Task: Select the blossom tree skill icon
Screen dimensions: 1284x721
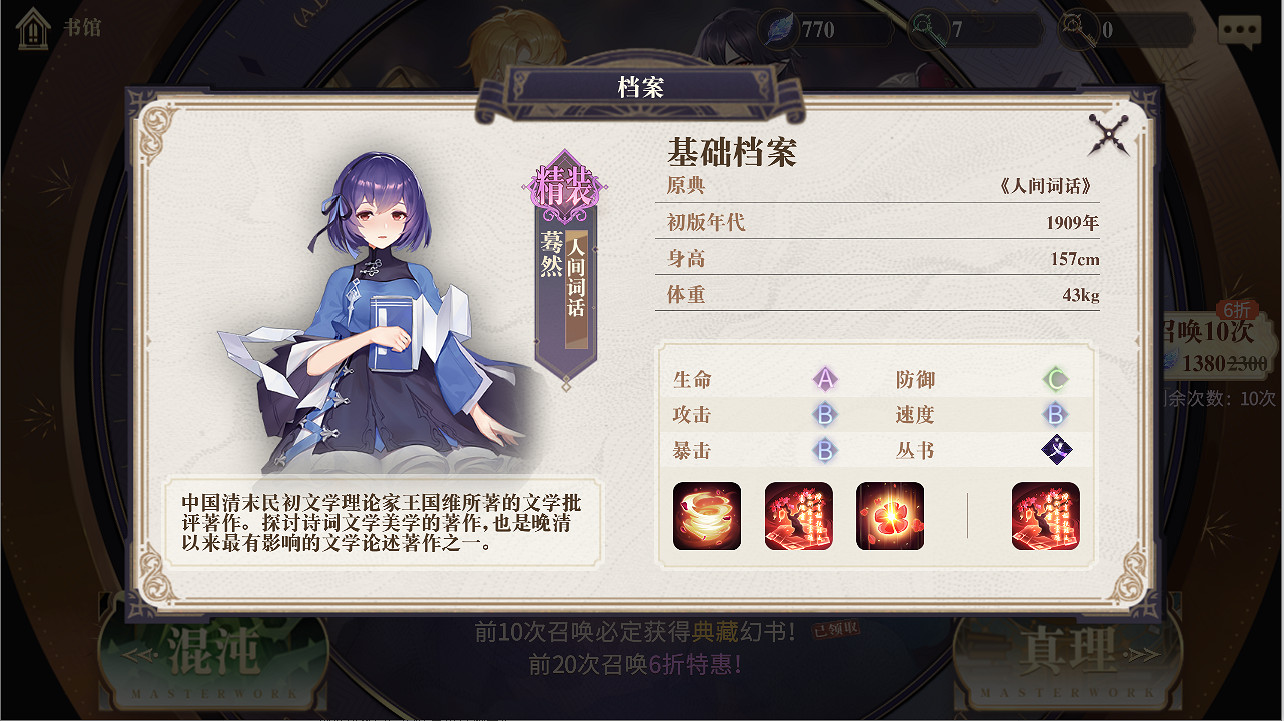Action: coord(798,517)
